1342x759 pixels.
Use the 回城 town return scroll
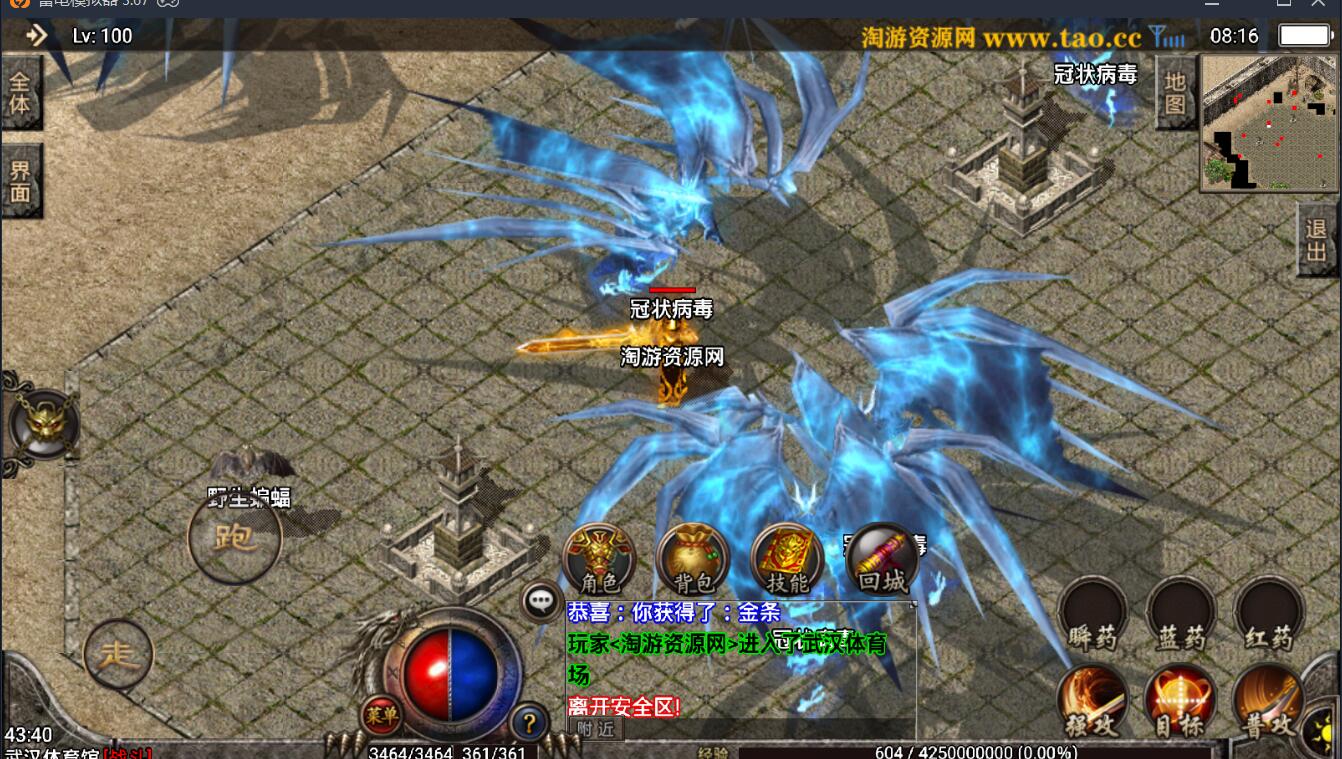882,558
